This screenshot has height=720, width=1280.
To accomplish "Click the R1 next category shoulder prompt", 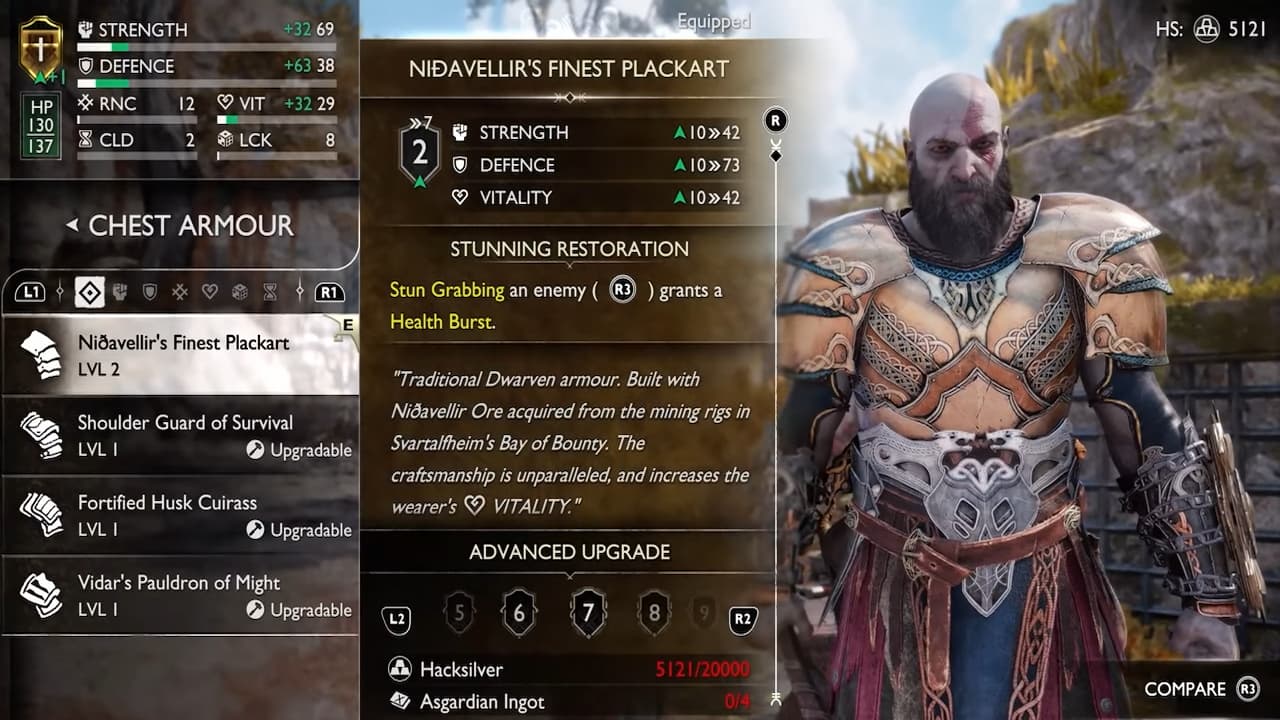I will pos(328,292).
